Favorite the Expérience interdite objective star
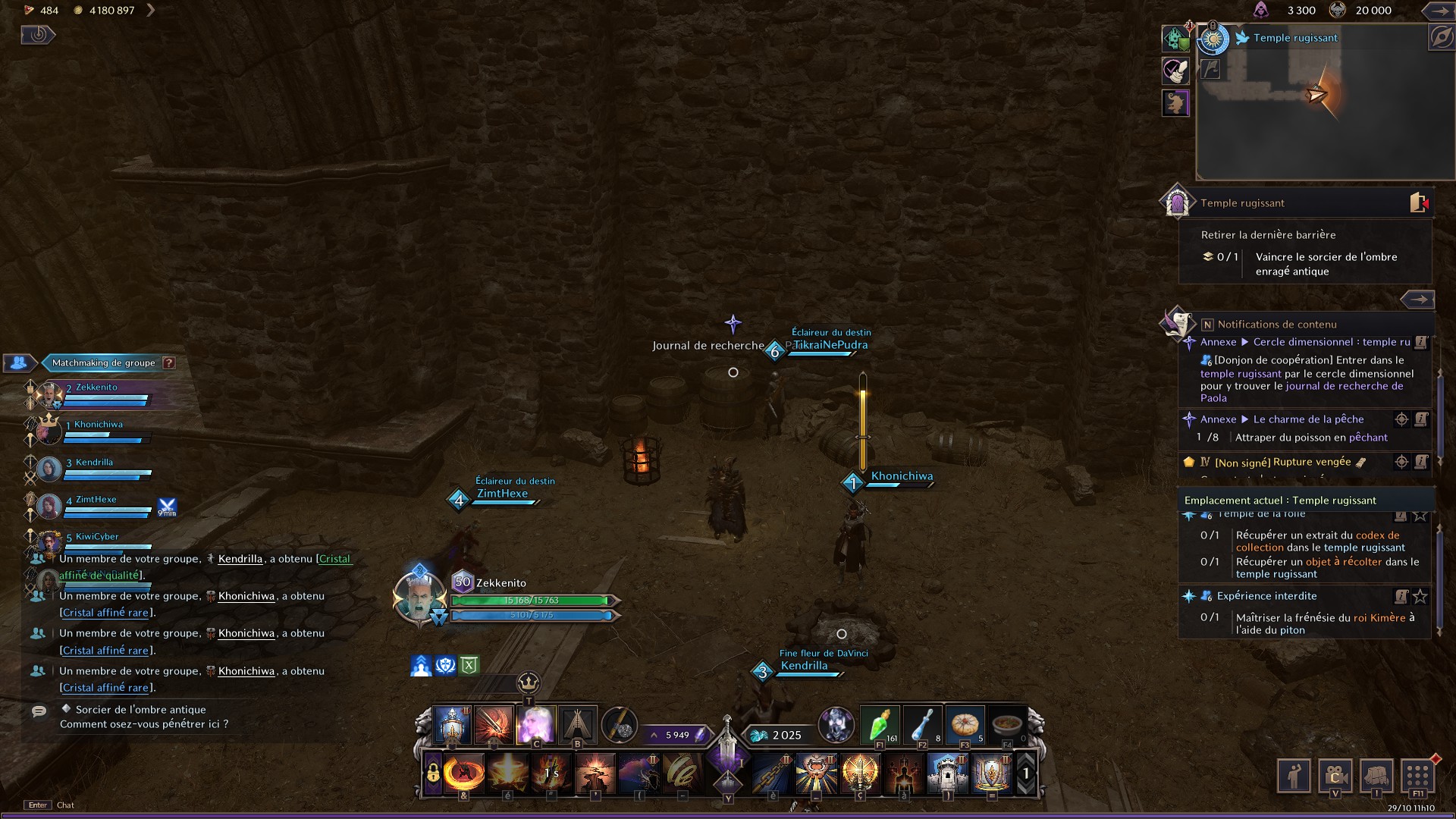Viewport: 1456px width, 819px height. click(1420, 597)
